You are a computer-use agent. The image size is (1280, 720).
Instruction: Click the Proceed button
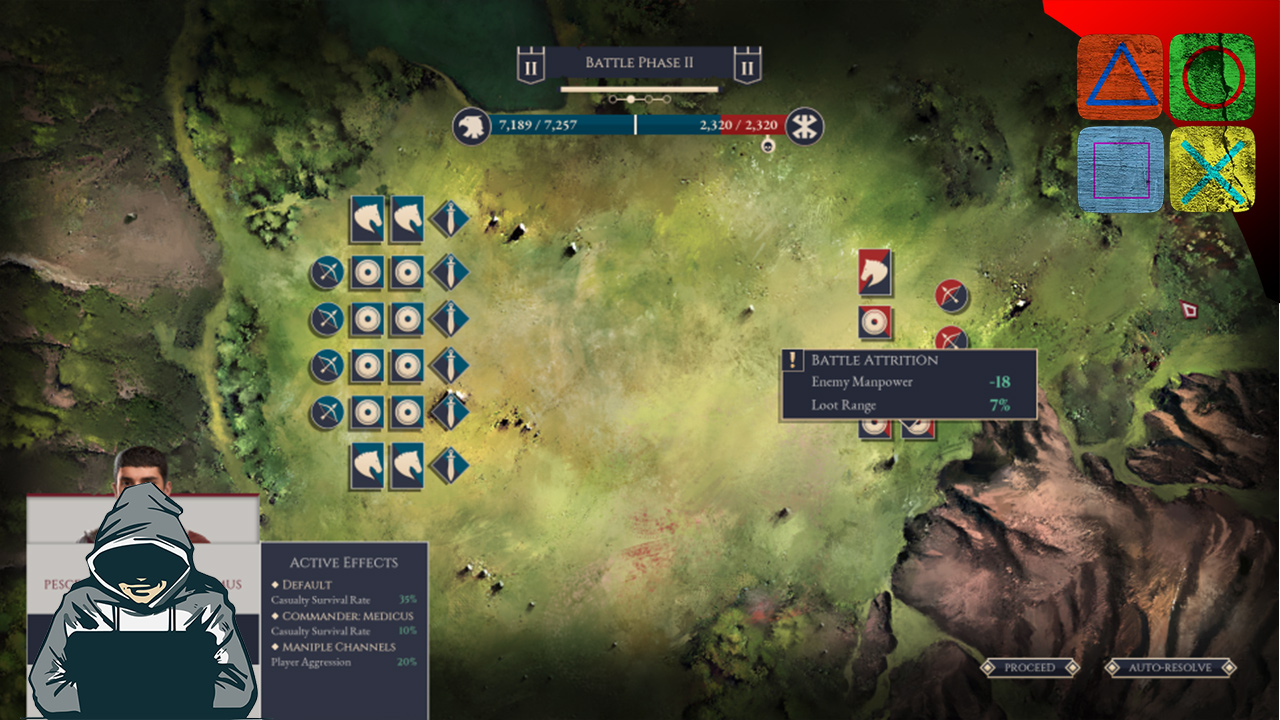1029,667
